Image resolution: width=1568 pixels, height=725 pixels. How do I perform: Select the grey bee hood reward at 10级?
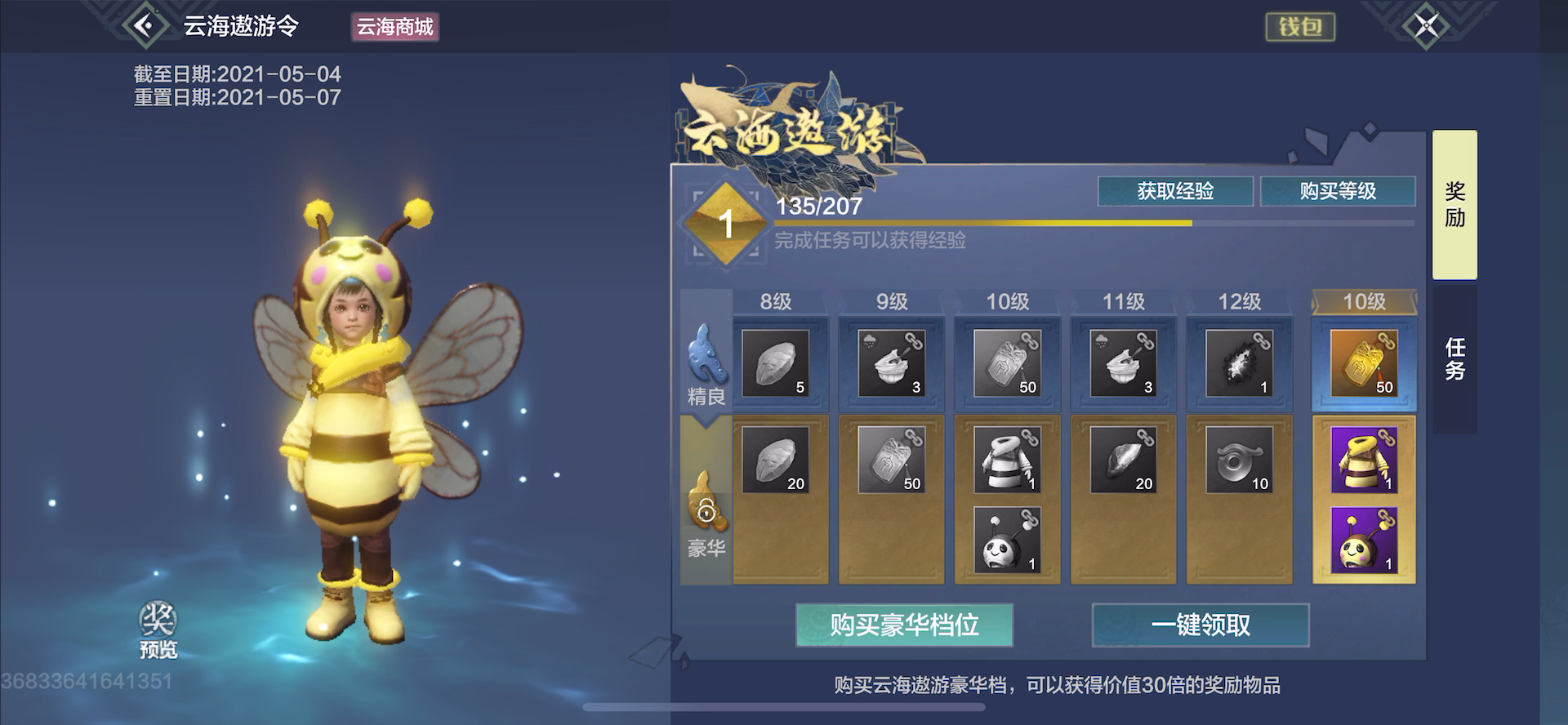click(x=1007, y=540)
